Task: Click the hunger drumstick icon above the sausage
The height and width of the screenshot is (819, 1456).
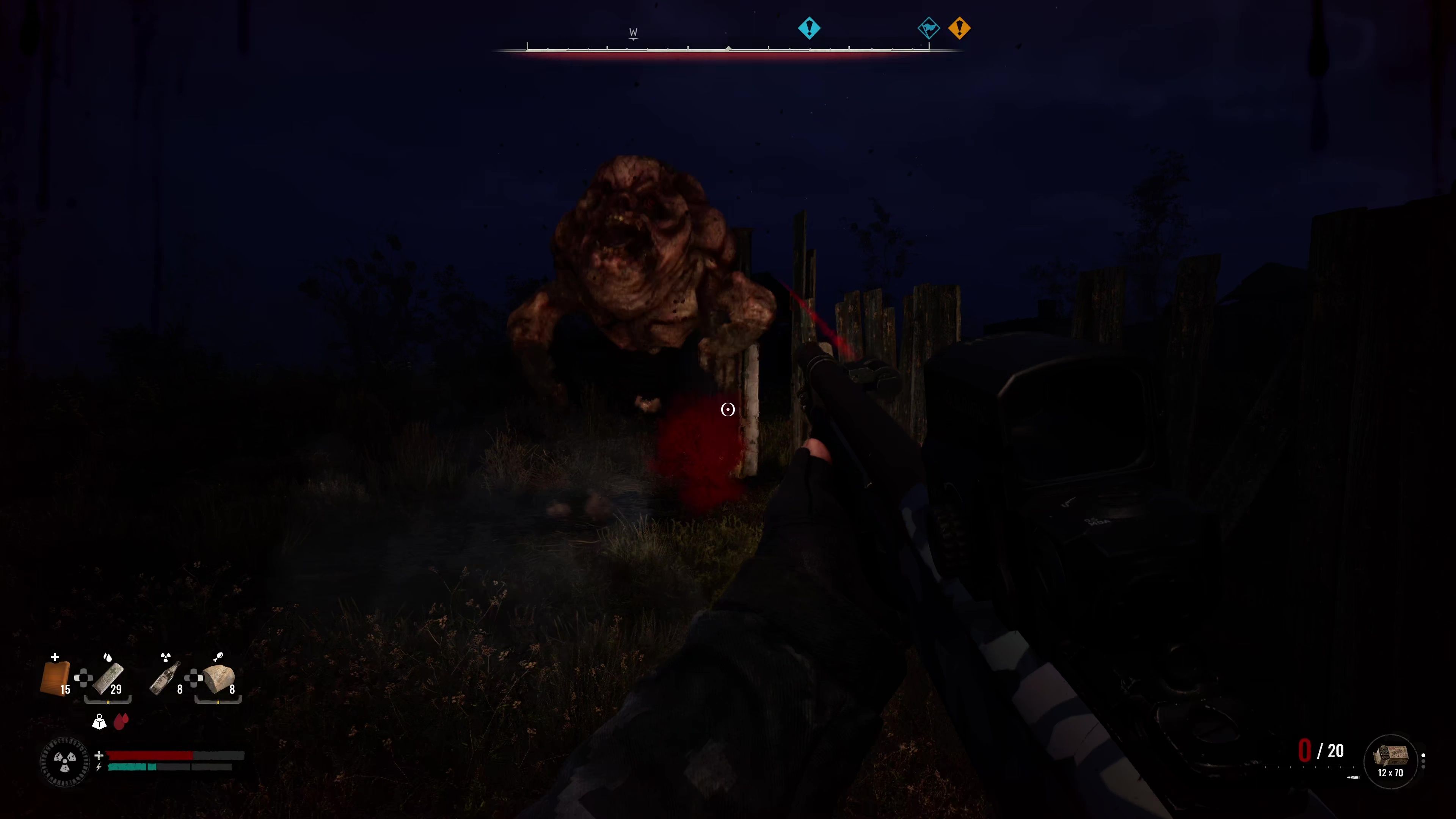Action: click(218, 656)
